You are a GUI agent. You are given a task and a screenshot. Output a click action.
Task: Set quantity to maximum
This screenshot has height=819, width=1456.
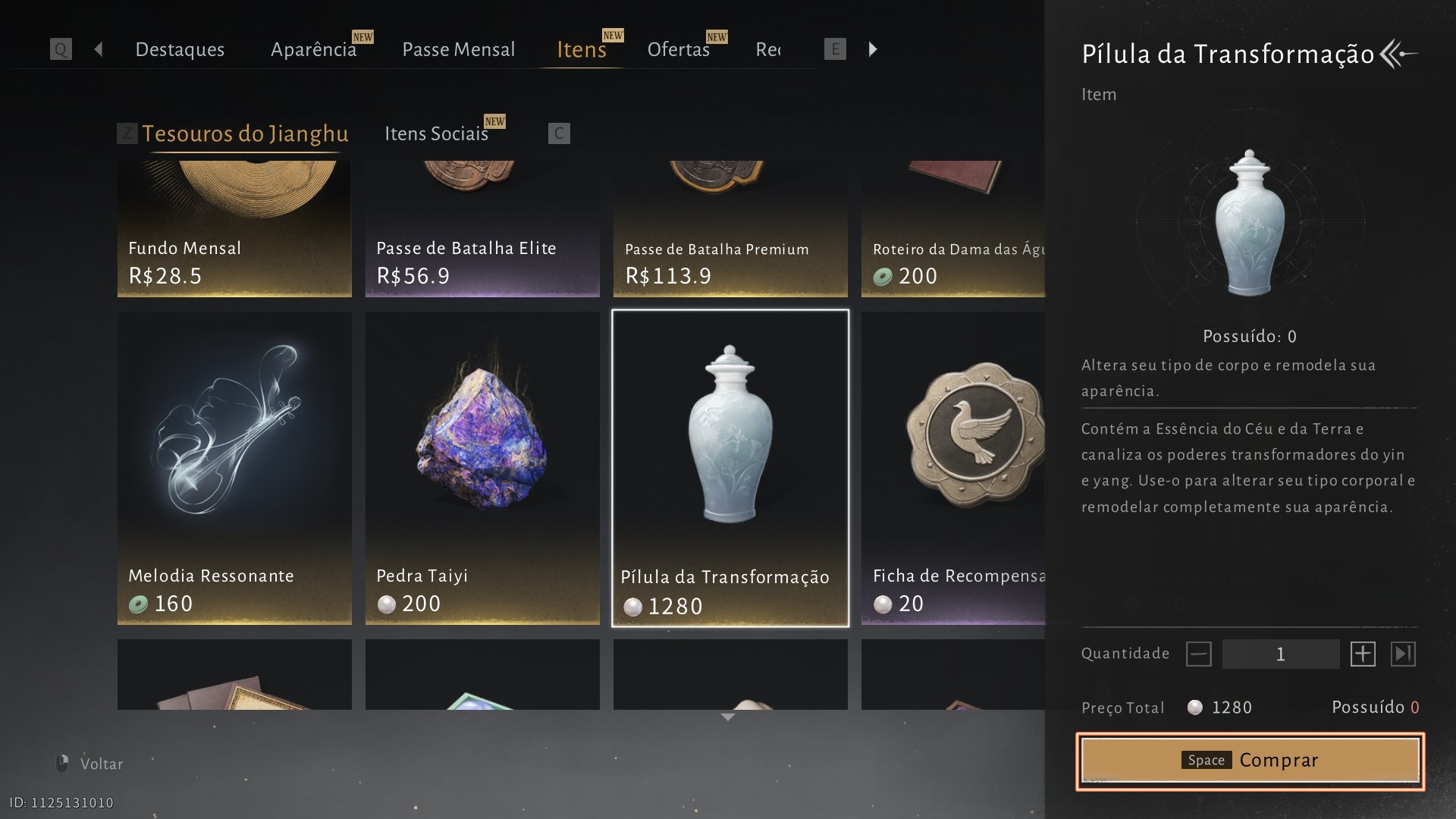pyautogui.click(x=1403, y=654)
